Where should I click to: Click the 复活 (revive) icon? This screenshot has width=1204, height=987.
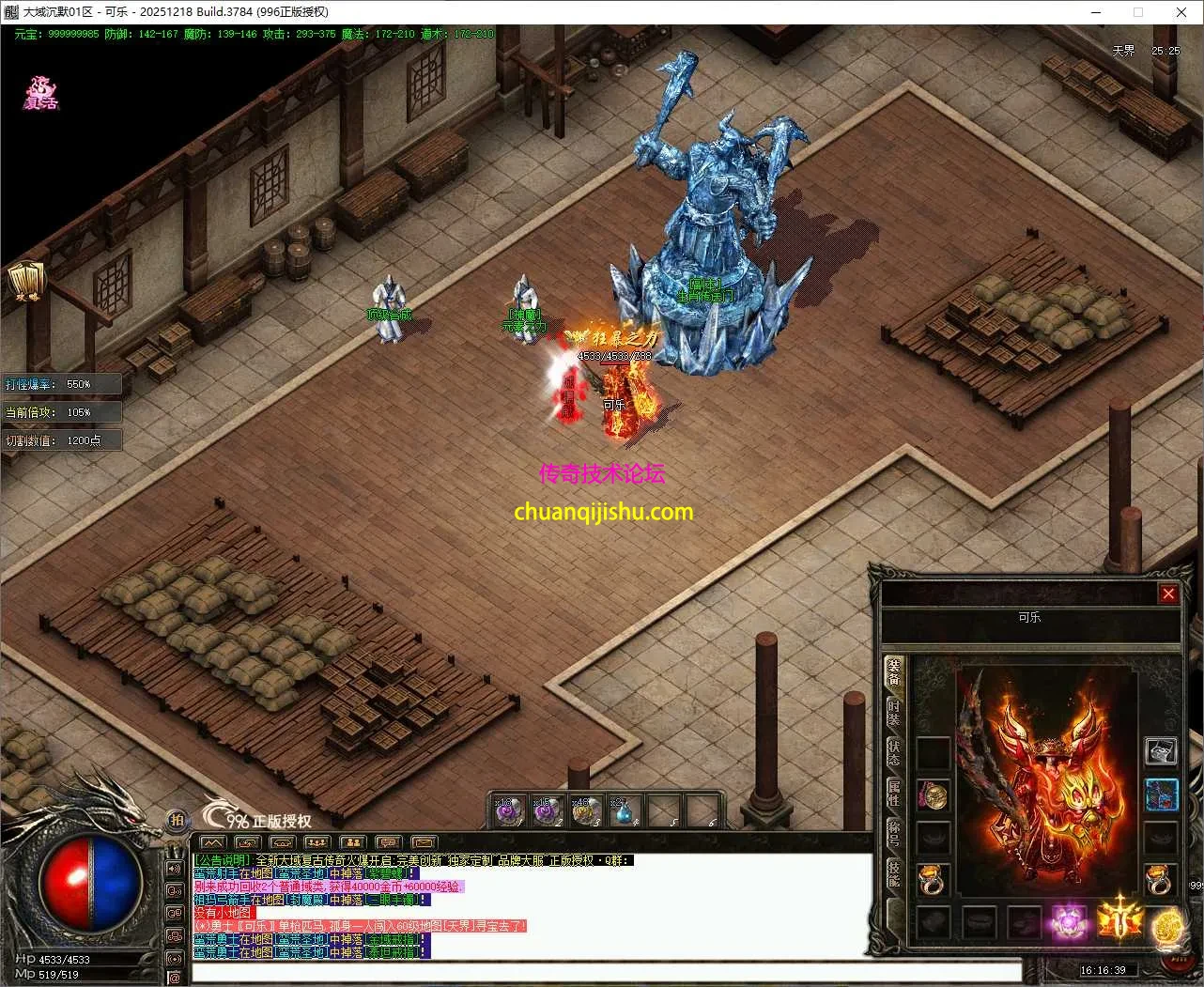point(41,94)
